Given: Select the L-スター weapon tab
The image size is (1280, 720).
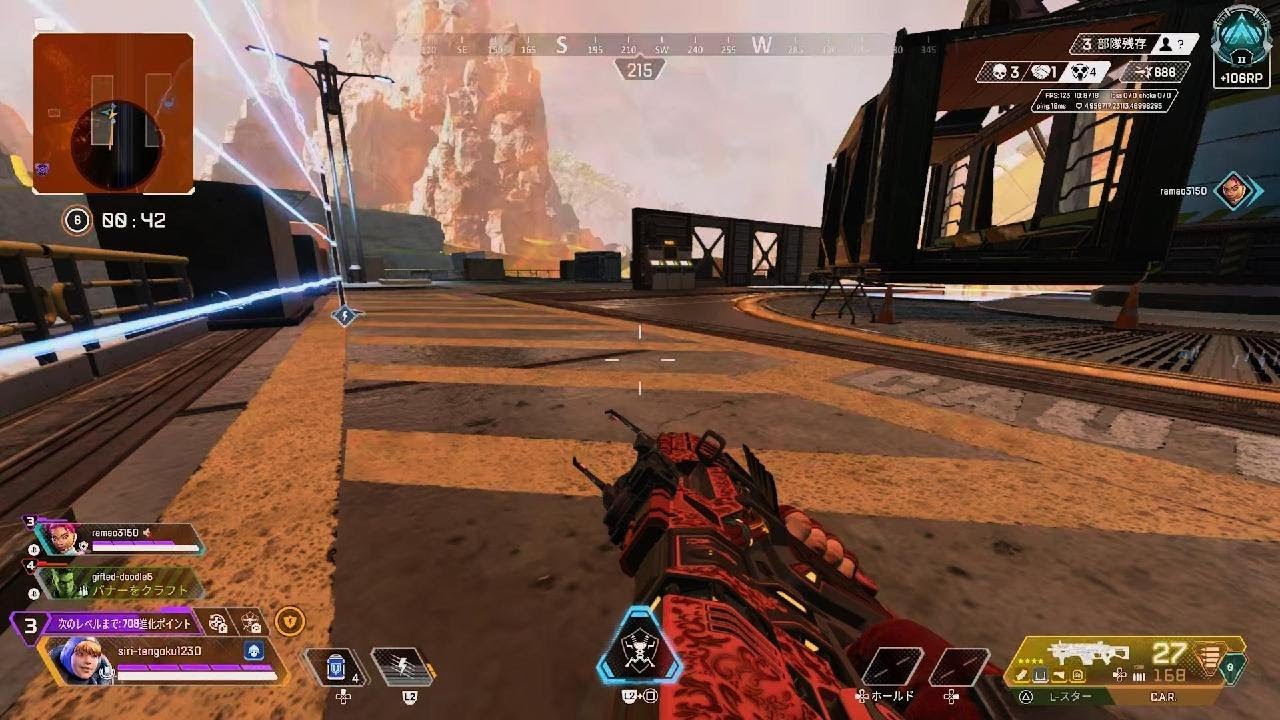Looking at the screenshot, I should click(1070, 695).
